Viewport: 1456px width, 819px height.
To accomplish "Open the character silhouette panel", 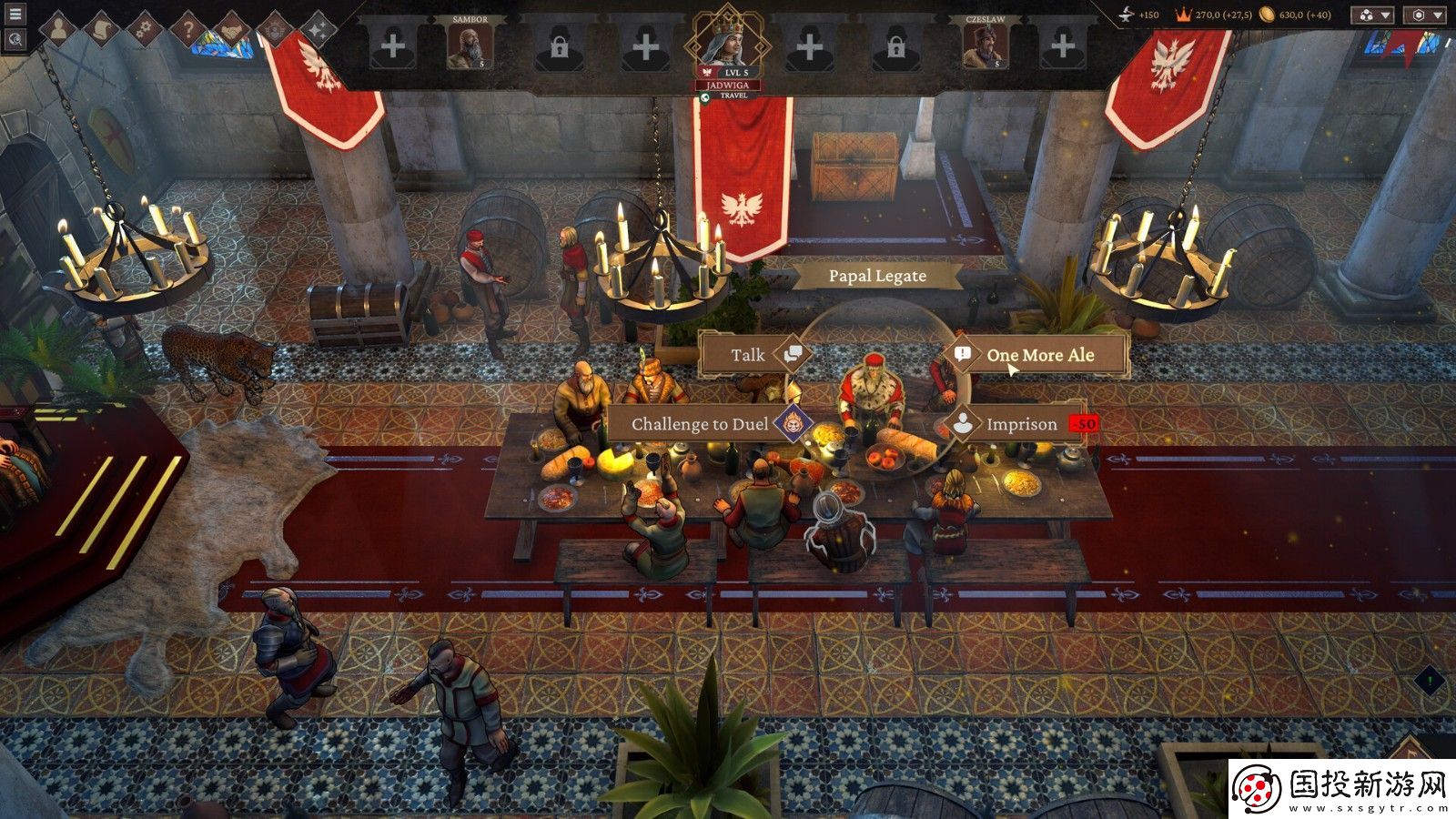I will (x=58, y=30).
